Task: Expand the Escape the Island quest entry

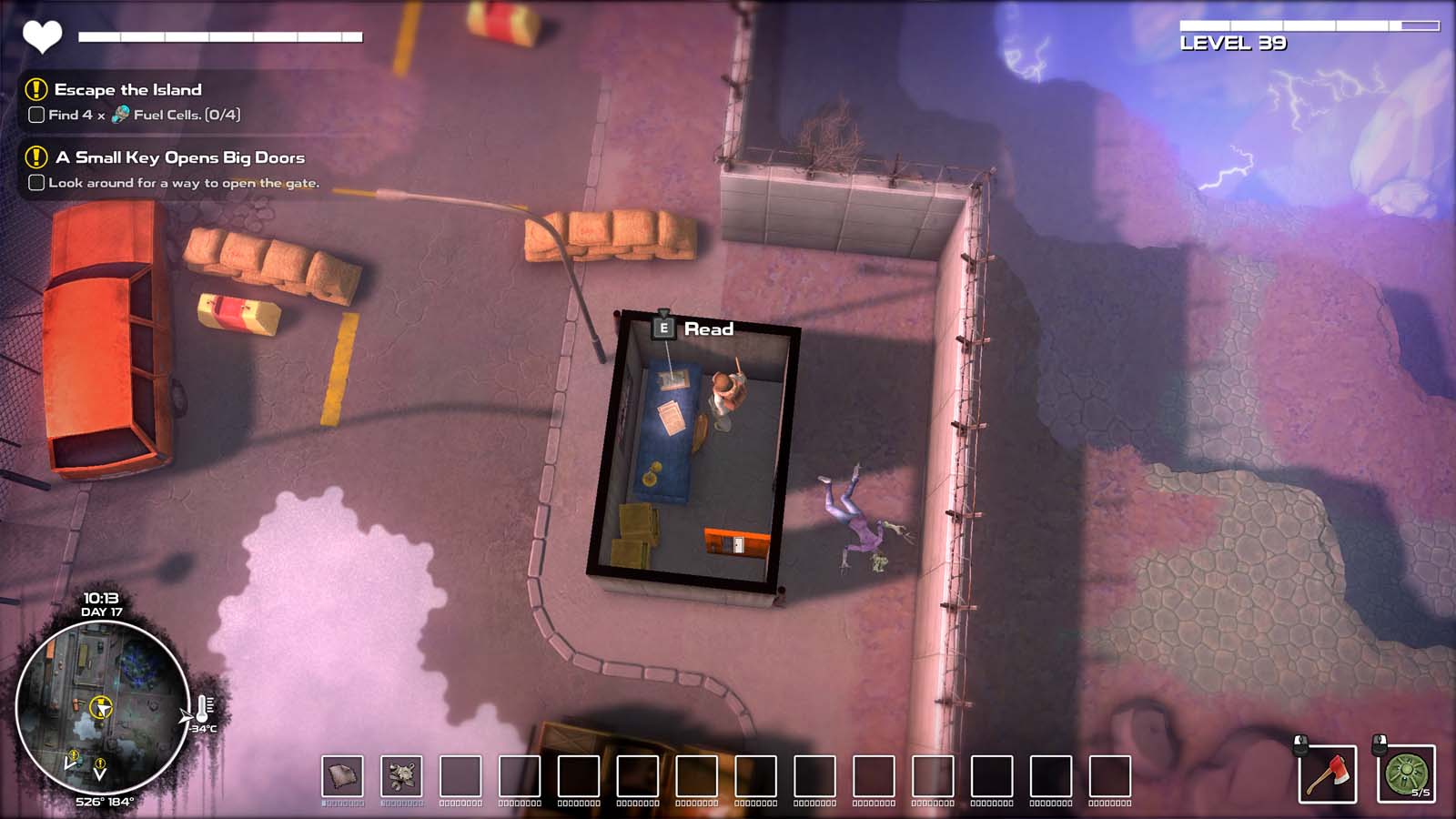Action: tap(127, 90)
